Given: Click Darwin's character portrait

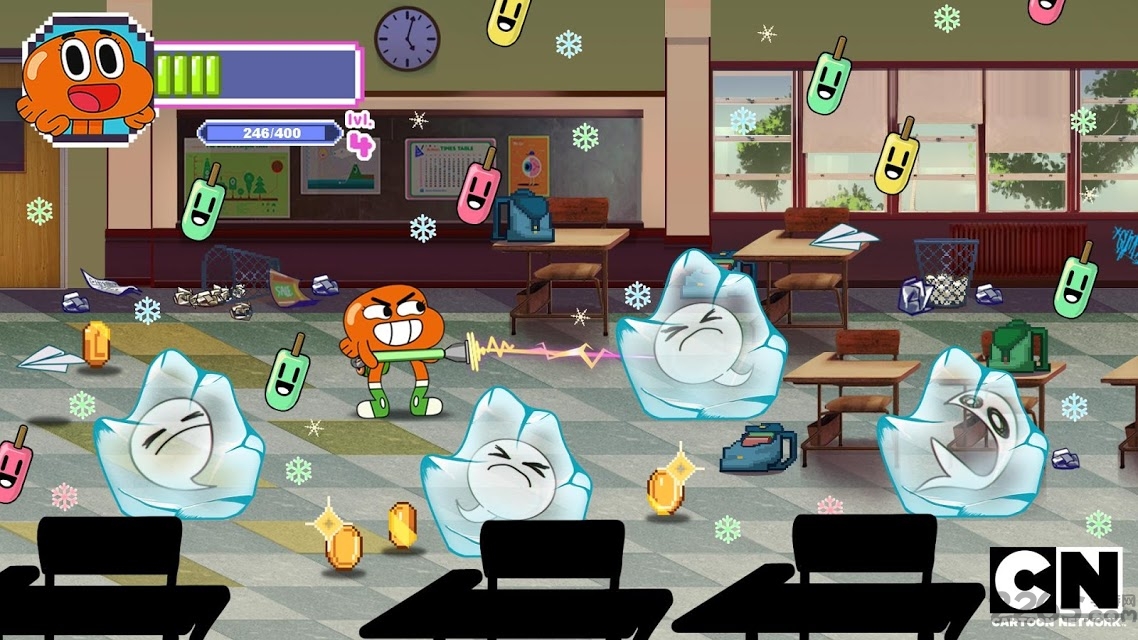Looking at the screenshot, I should (x=88, y=80).
